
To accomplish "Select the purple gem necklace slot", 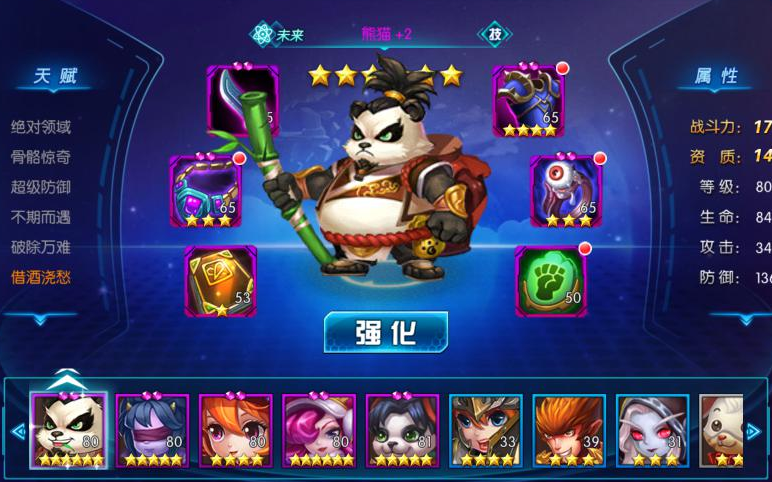I will [x=206, y=190].
